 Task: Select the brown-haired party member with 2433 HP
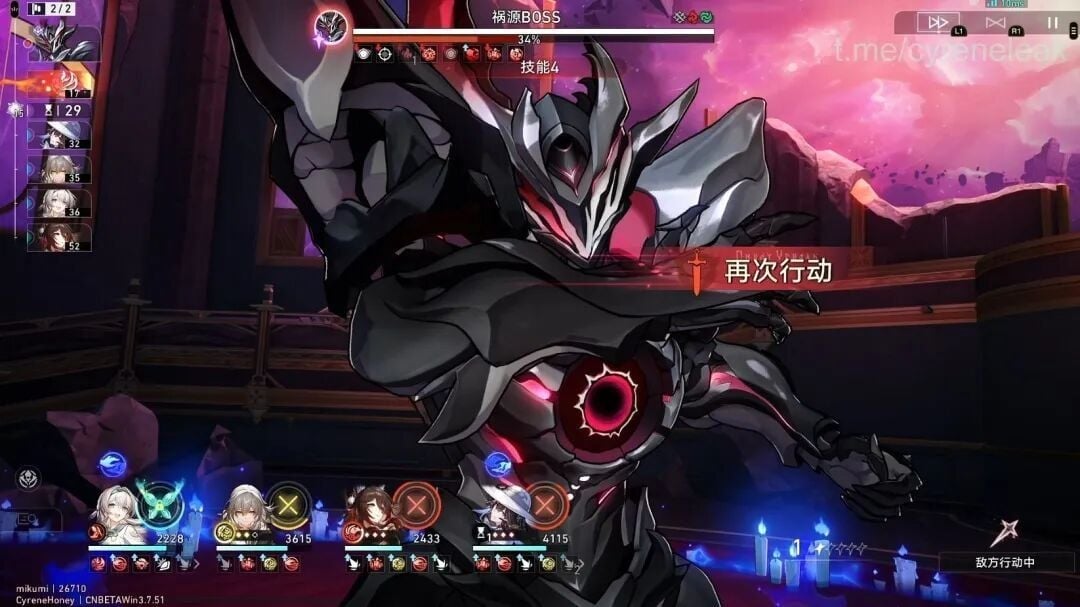point(371,513)
